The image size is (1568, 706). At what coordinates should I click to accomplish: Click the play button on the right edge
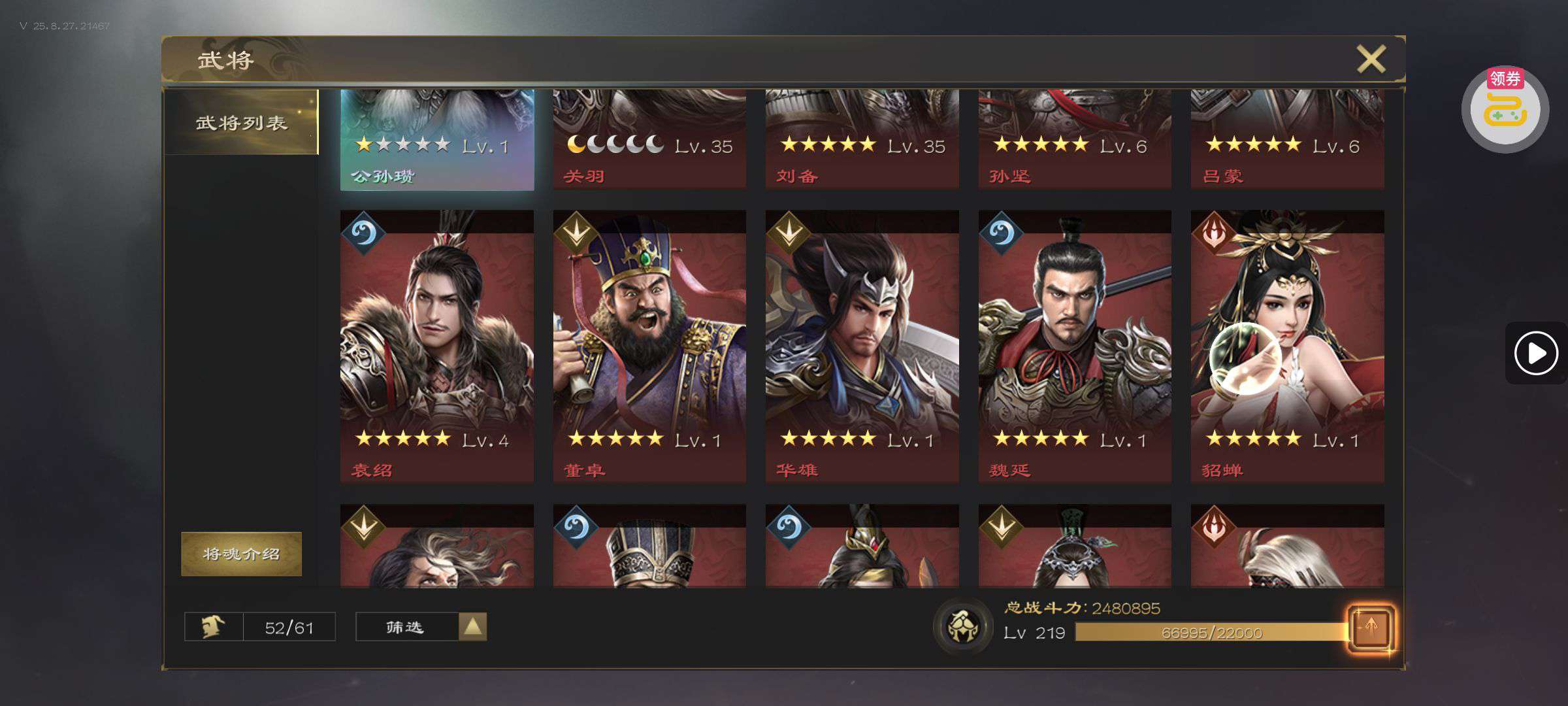coord(1535,353)
